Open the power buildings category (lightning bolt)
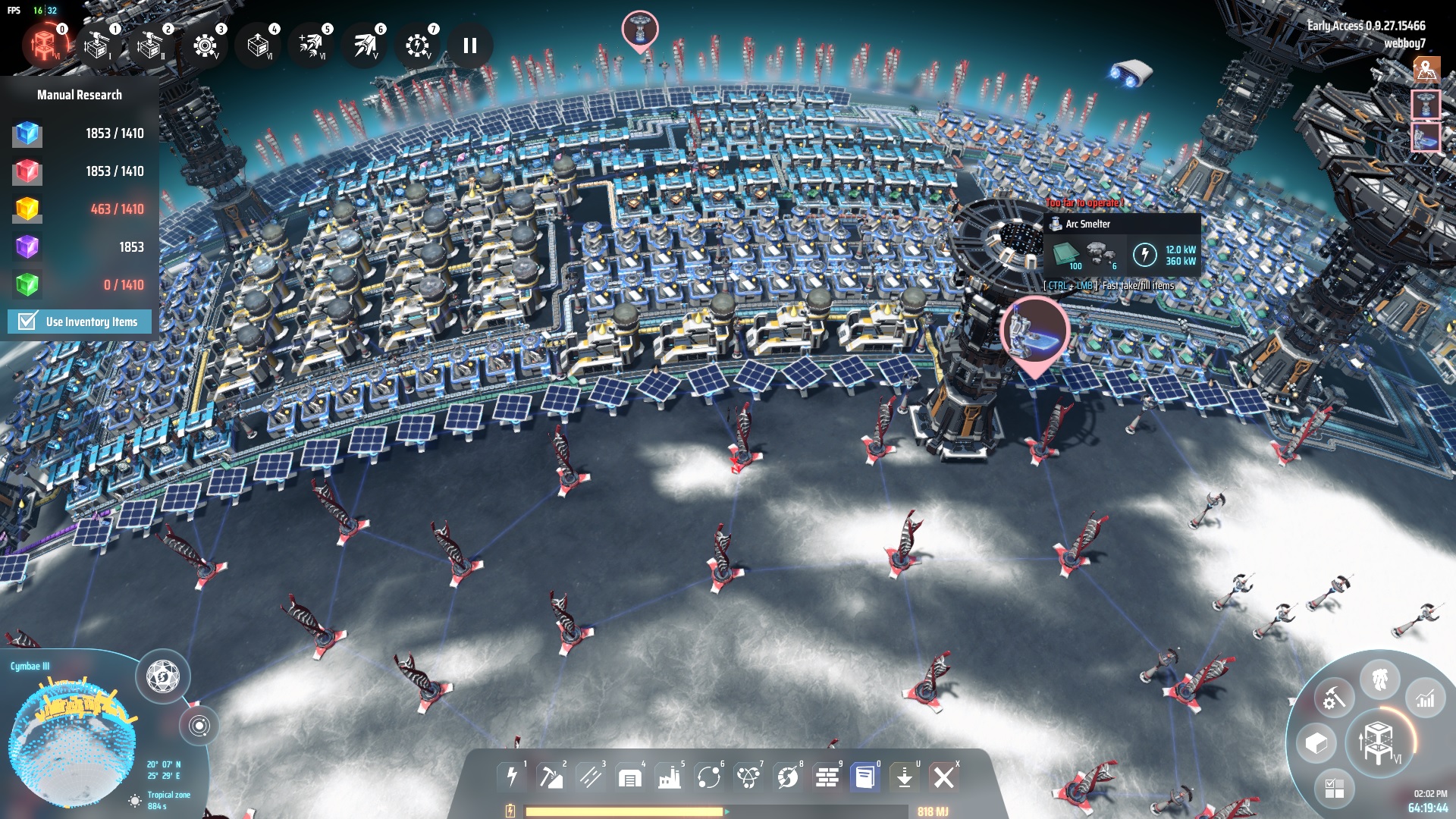 tap(512, 777)
